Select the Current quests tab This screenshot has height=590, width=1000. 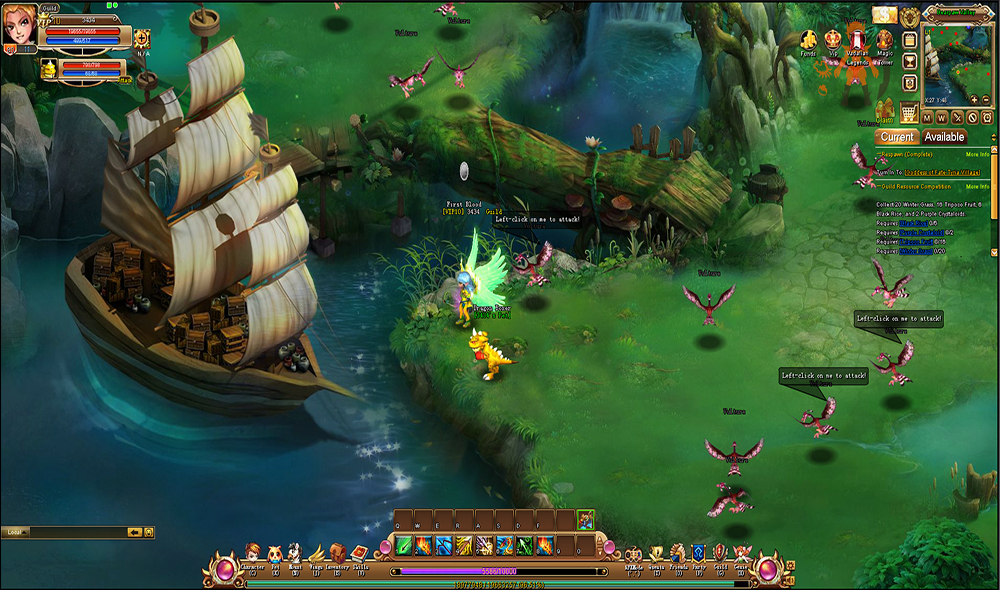(897, 137)
